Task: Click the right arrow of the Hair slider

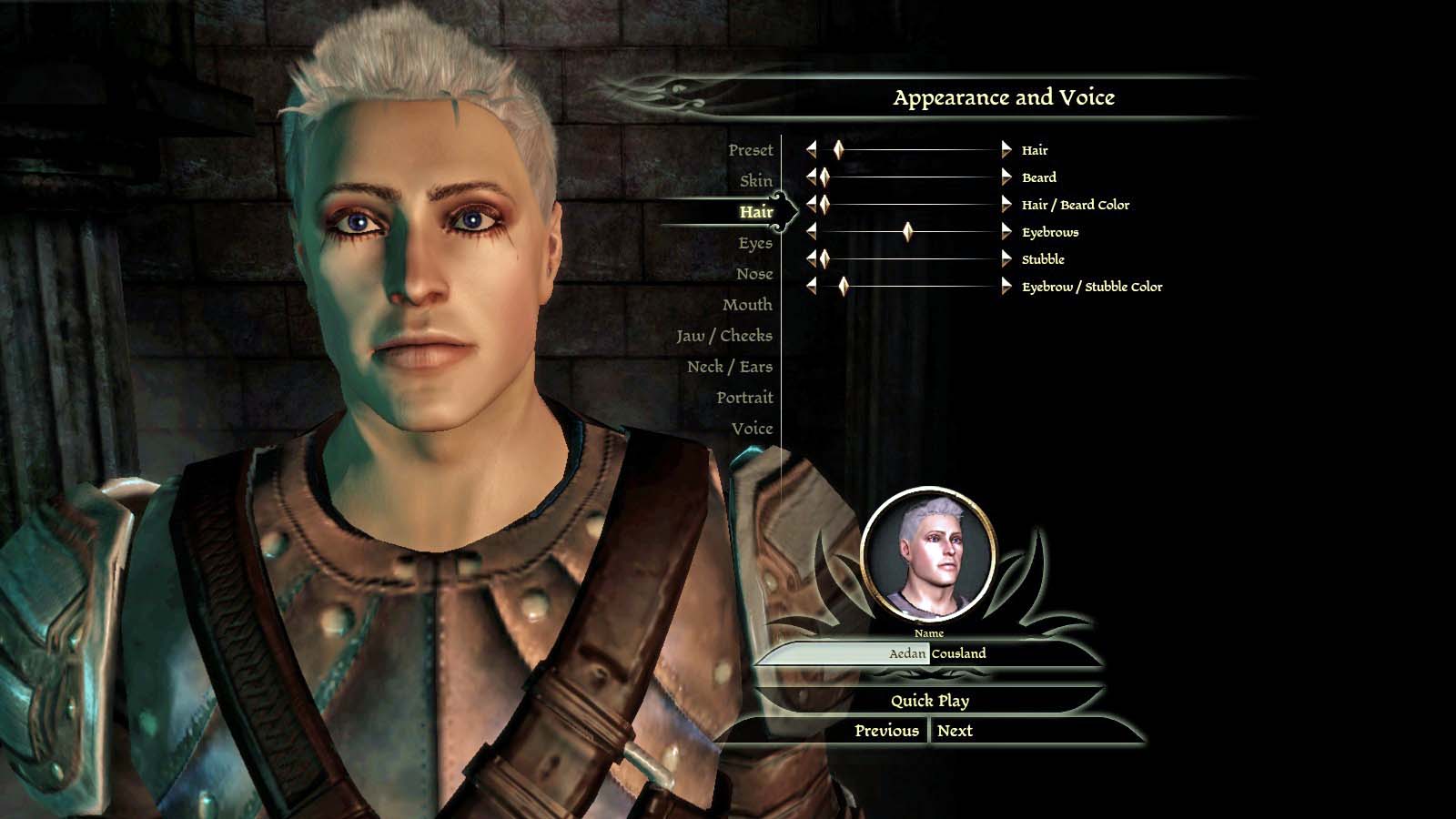Action: click(x=1006, y=150)
